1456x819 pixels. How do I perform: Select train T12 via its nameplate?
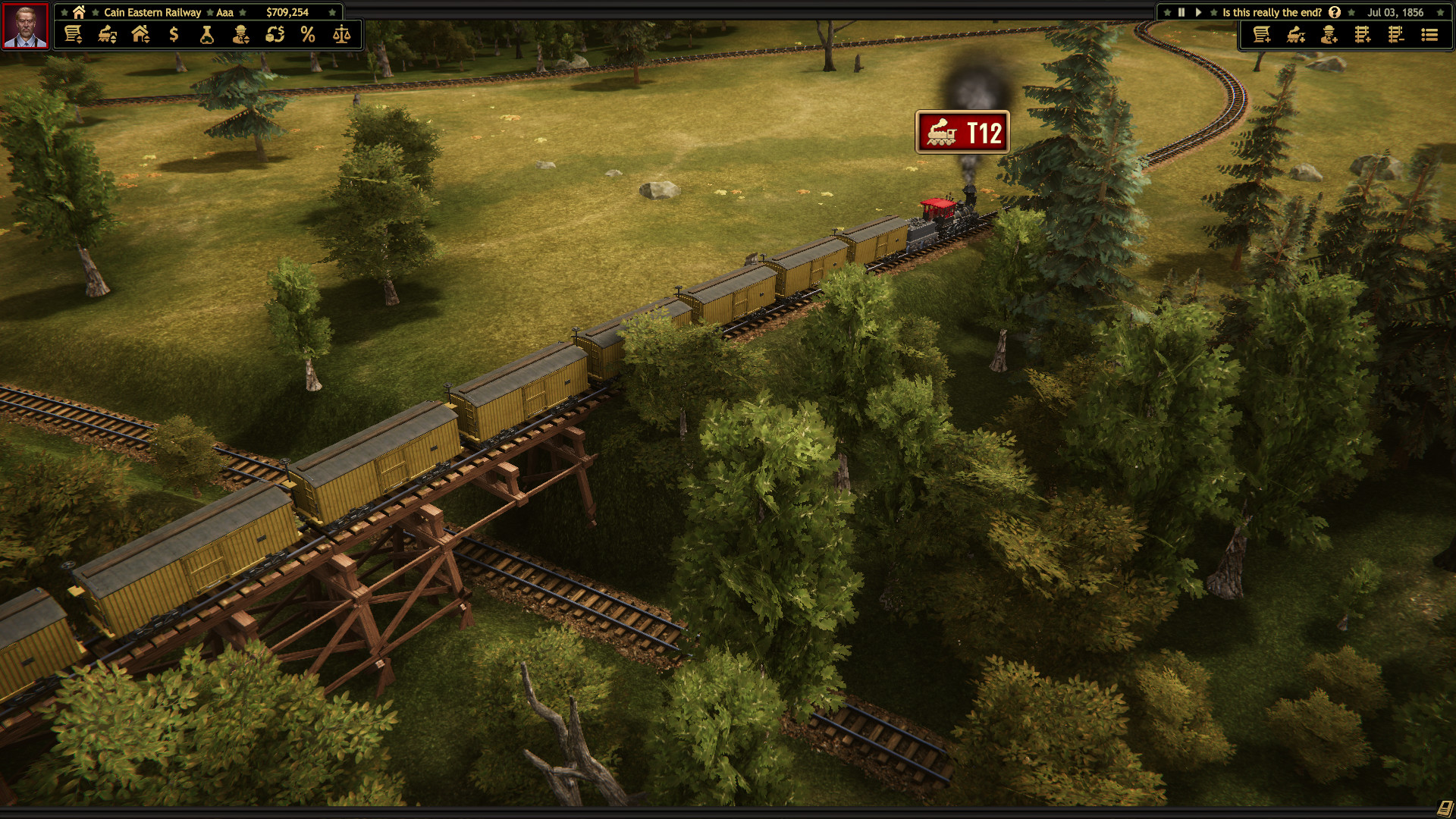click(x=962, y=131)
